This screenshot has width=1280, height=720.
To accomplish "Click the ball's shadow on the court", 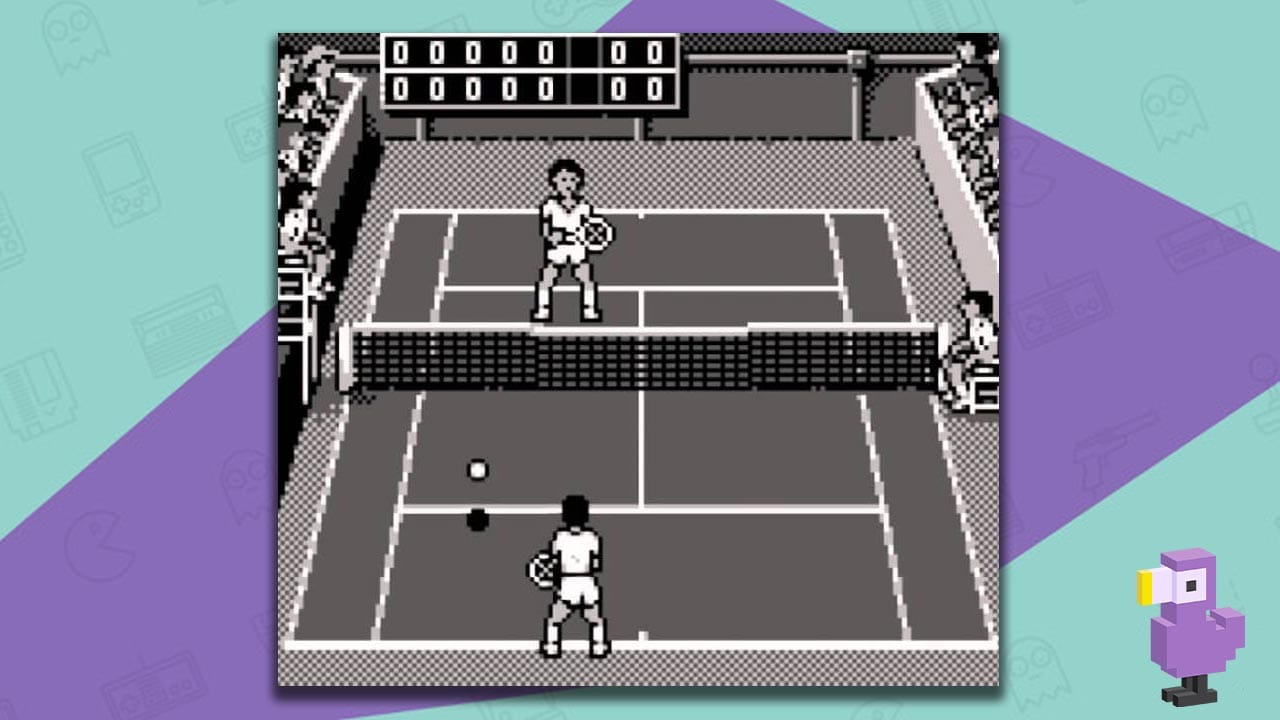I will [x=477, y=517].
